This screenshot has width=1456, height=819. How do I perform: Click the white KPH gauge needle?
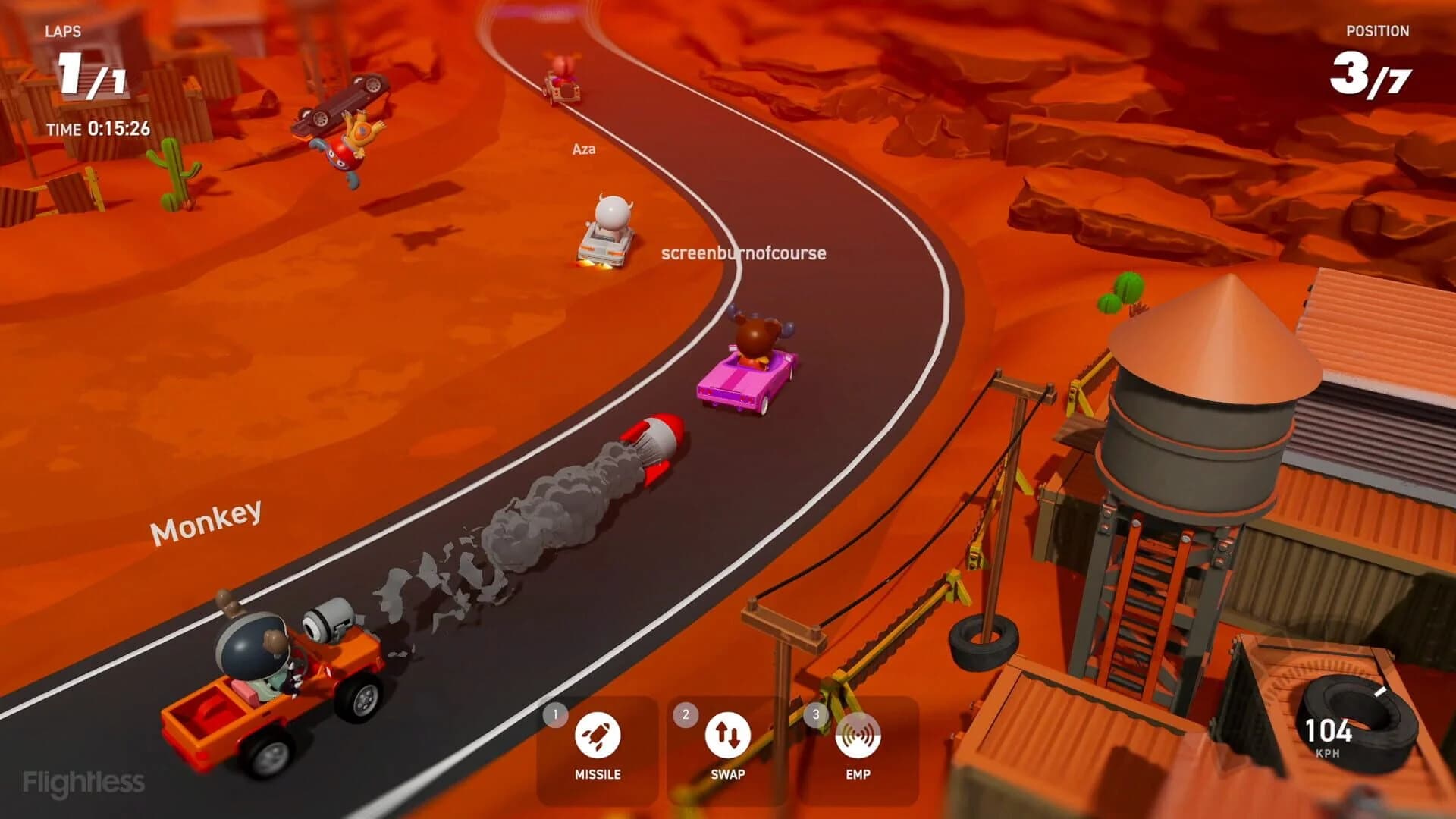(x=1380, y=692)
